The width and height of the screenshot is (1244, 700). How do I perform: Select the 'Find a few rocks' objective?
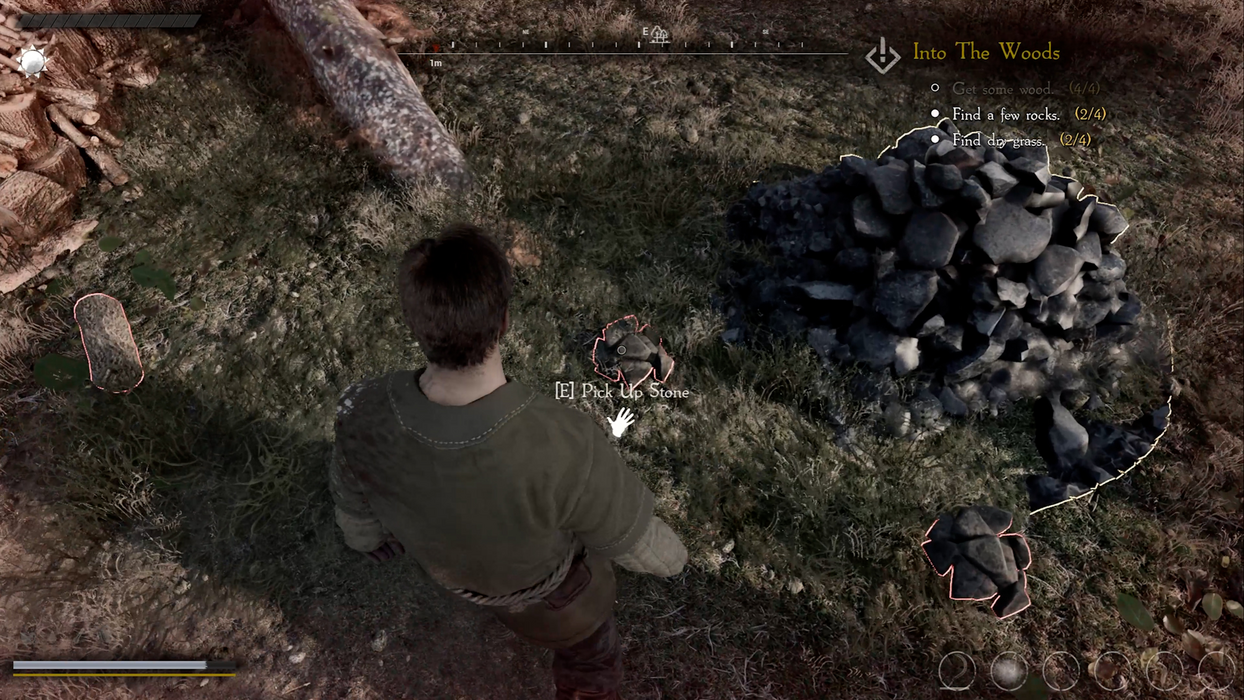coord(1005,115)
